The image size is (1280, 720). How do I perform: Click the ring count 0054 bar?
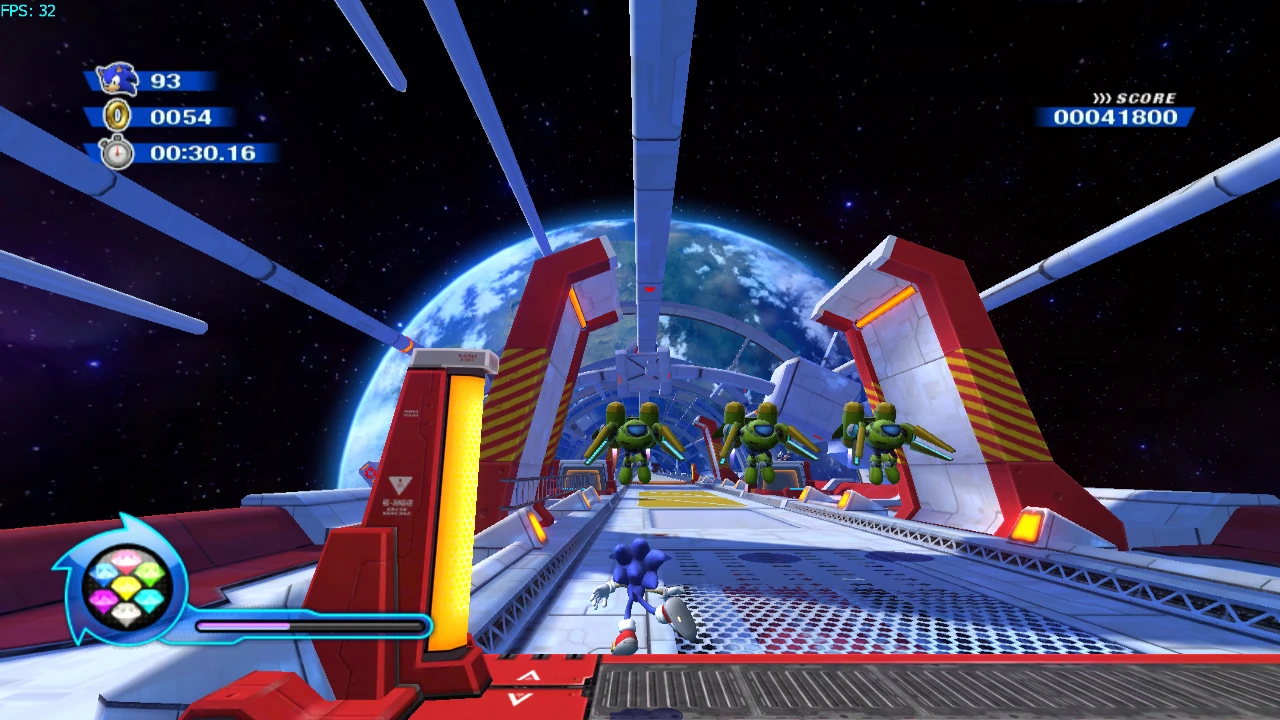pyautogui.click(x=183, y=117)
